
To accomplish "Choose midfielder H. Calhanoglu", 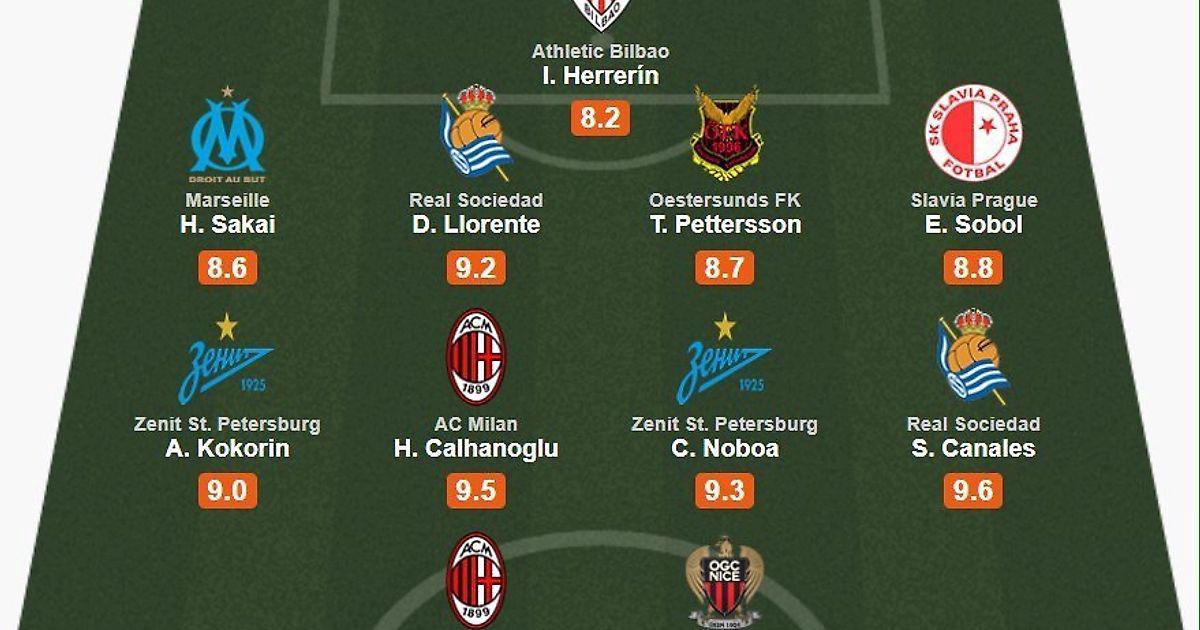I will coord(476,448).
